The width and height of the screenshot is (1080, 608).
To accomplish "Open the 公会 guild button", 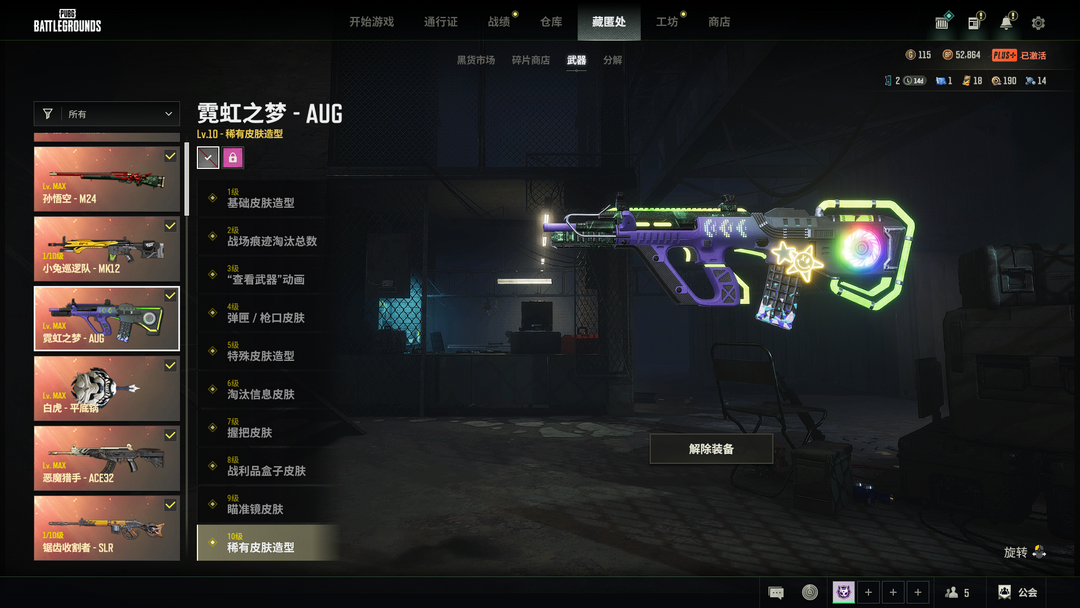I will 1019,593.
